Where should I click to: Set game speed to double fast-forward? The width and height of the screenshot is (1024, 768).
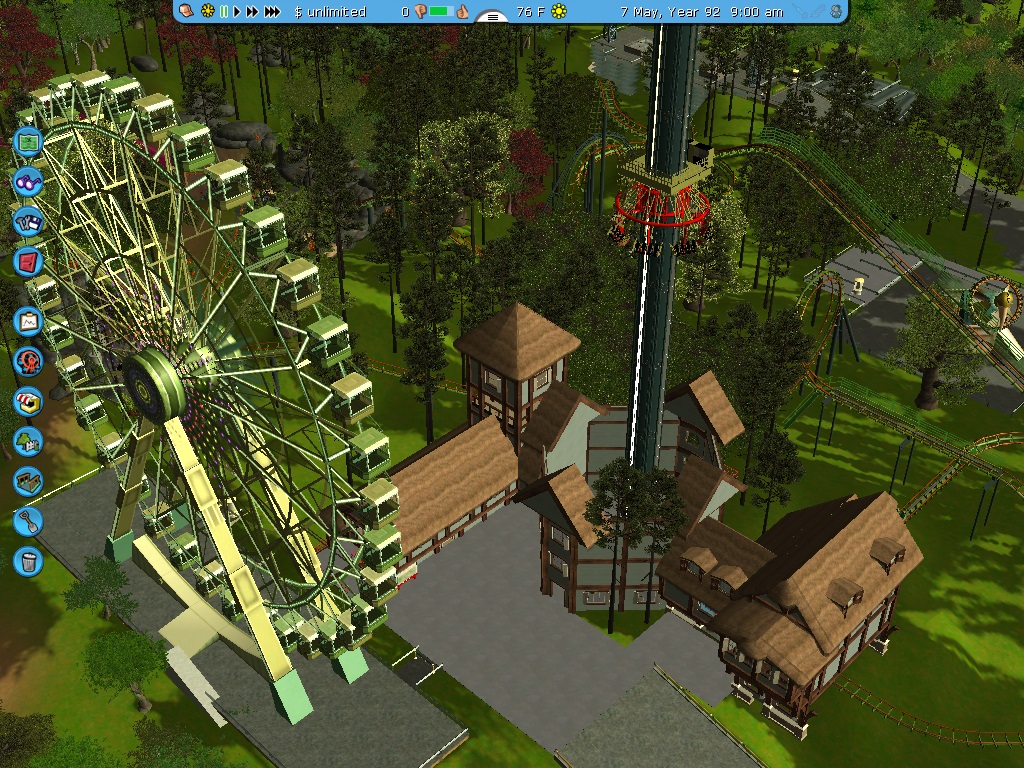(253, 12)
